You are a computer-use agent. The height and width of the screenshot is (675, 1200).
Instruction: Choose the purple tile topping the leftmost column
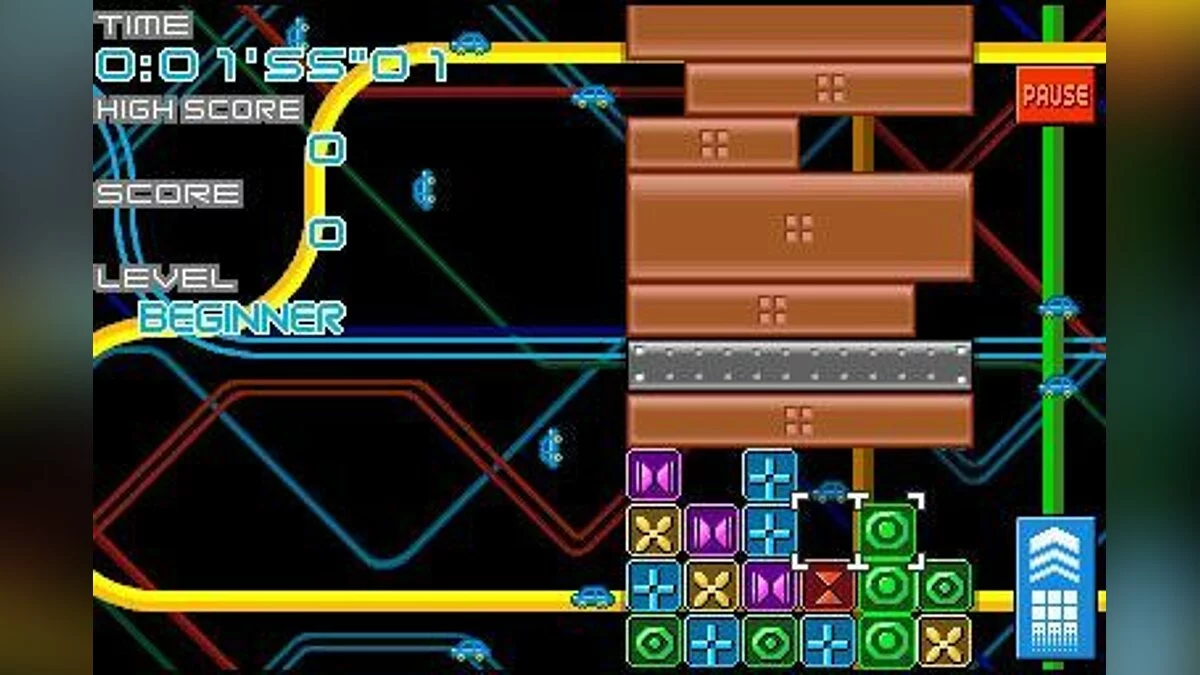pyautogui.click(x=654, y=474)
